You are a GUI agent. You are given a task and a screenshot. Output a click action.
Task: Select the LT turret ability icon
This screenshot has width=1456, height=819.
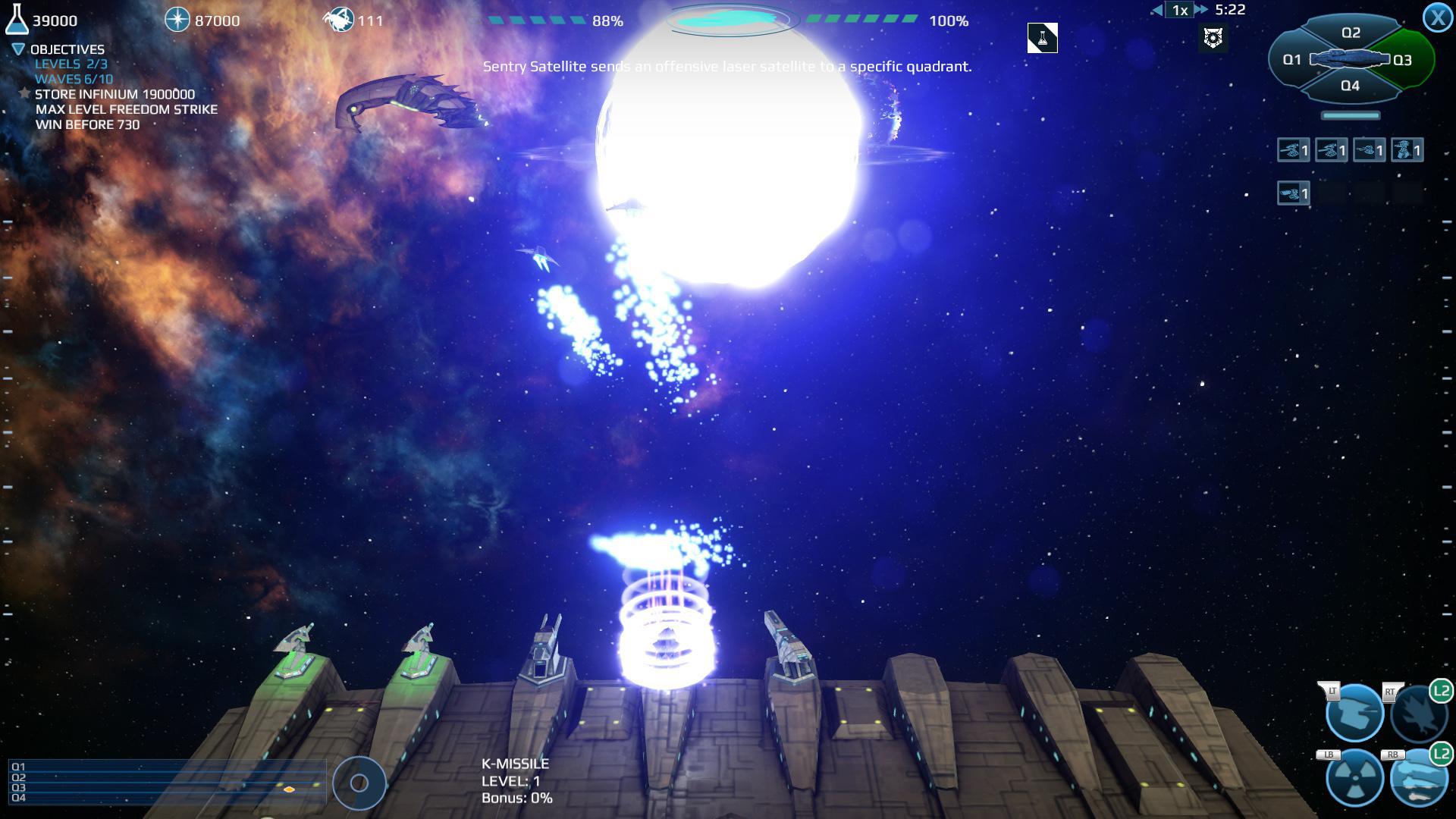point(1355,713)
